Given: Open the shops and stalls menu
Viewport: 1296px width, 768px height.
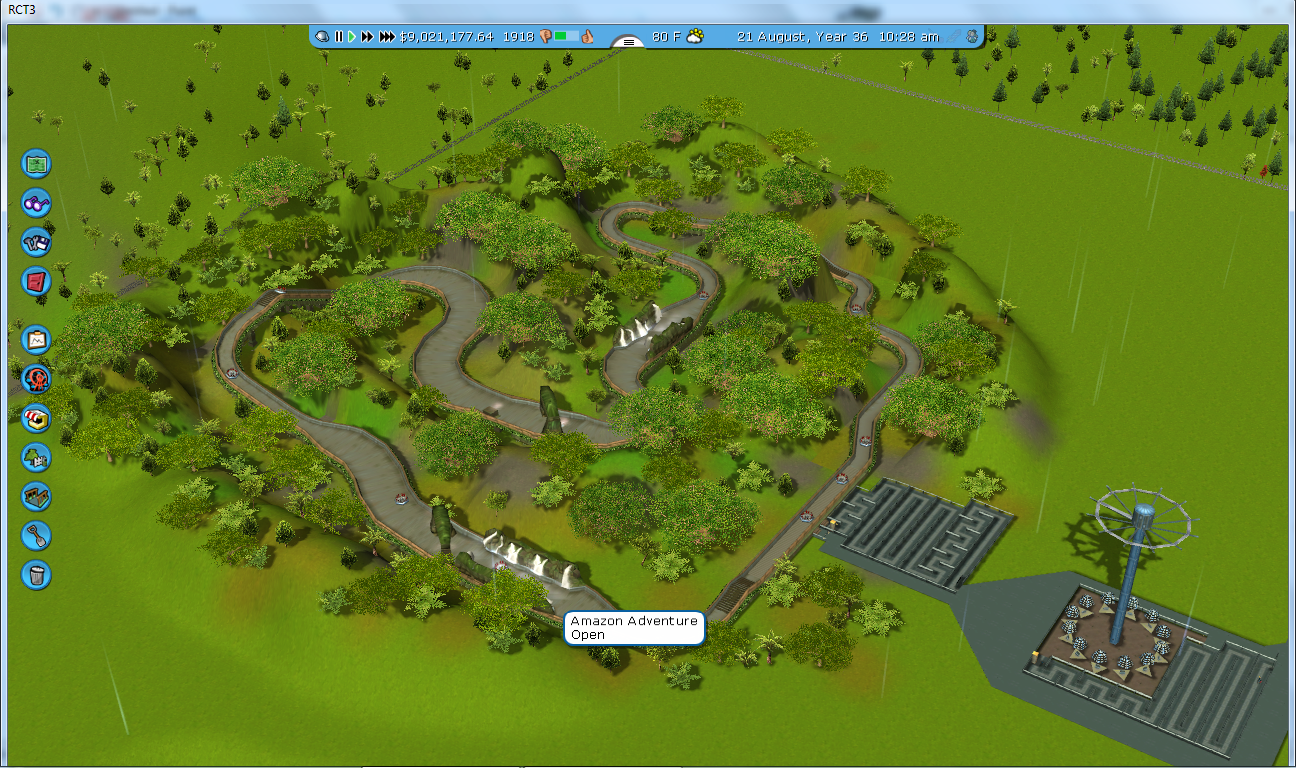Looking at the screenshot, I should coord(37,418).
